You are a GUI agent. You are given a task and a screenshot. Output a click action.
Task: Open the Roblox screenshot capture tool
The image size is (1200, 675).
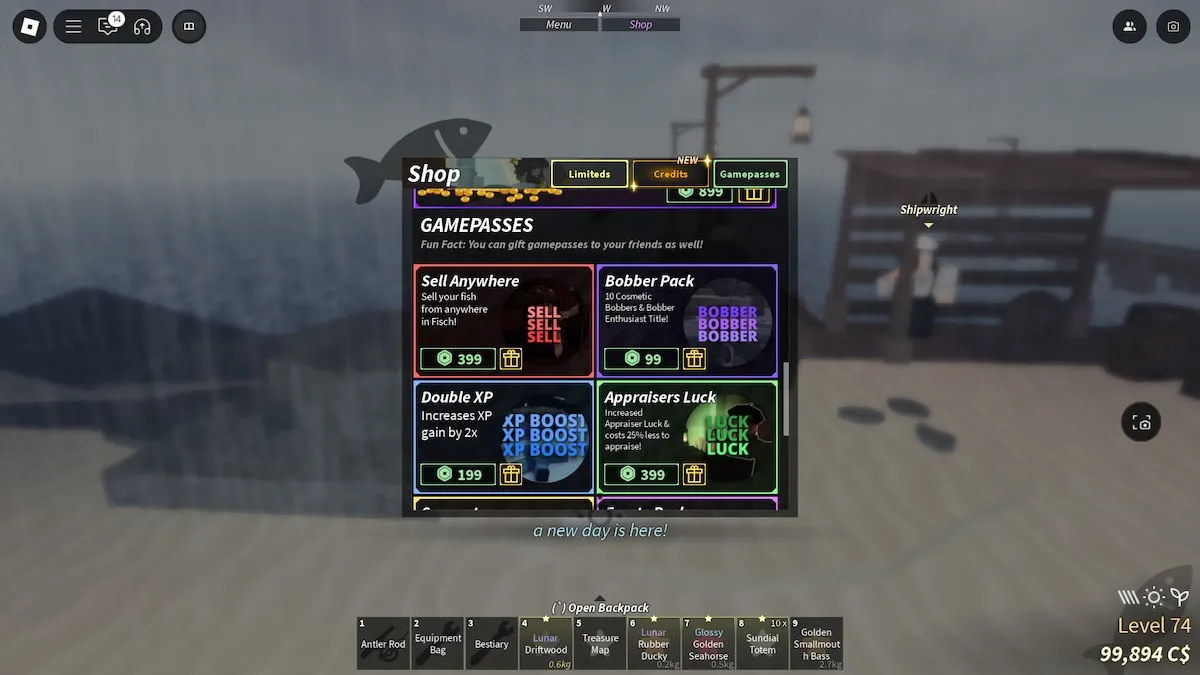coord(1173,27)
